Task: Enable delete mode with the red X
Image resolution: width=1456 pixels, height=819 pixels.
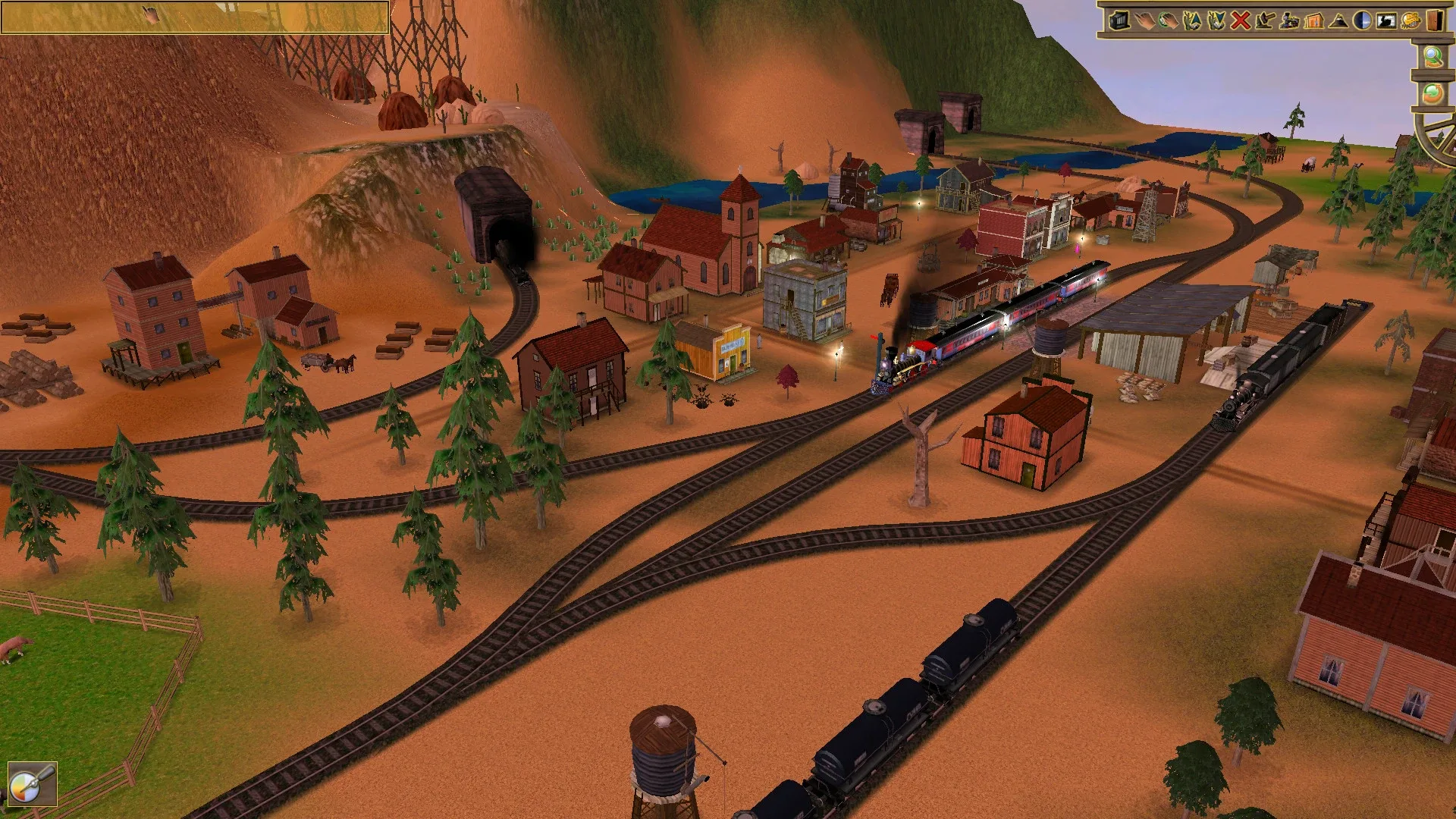Action: 1241,21
